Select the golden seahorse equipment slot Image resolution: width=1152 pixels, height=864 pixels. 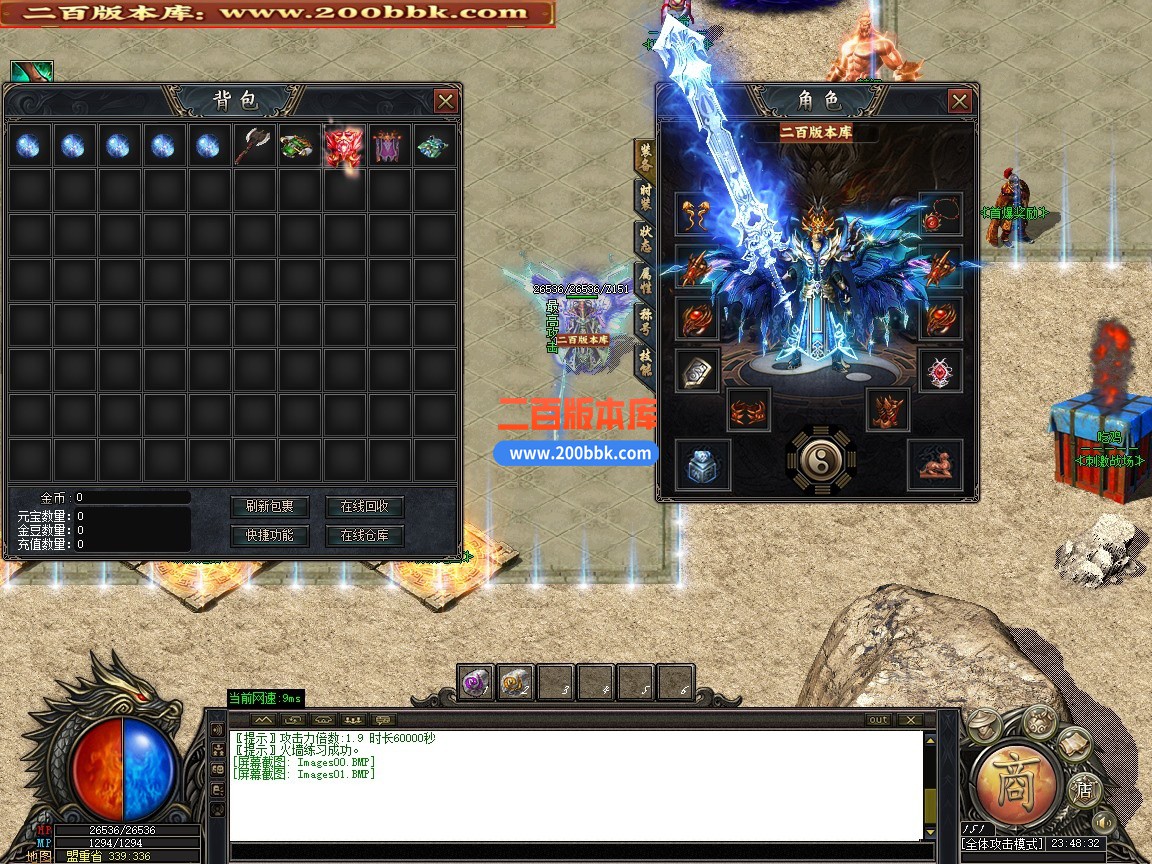[696, 214]
